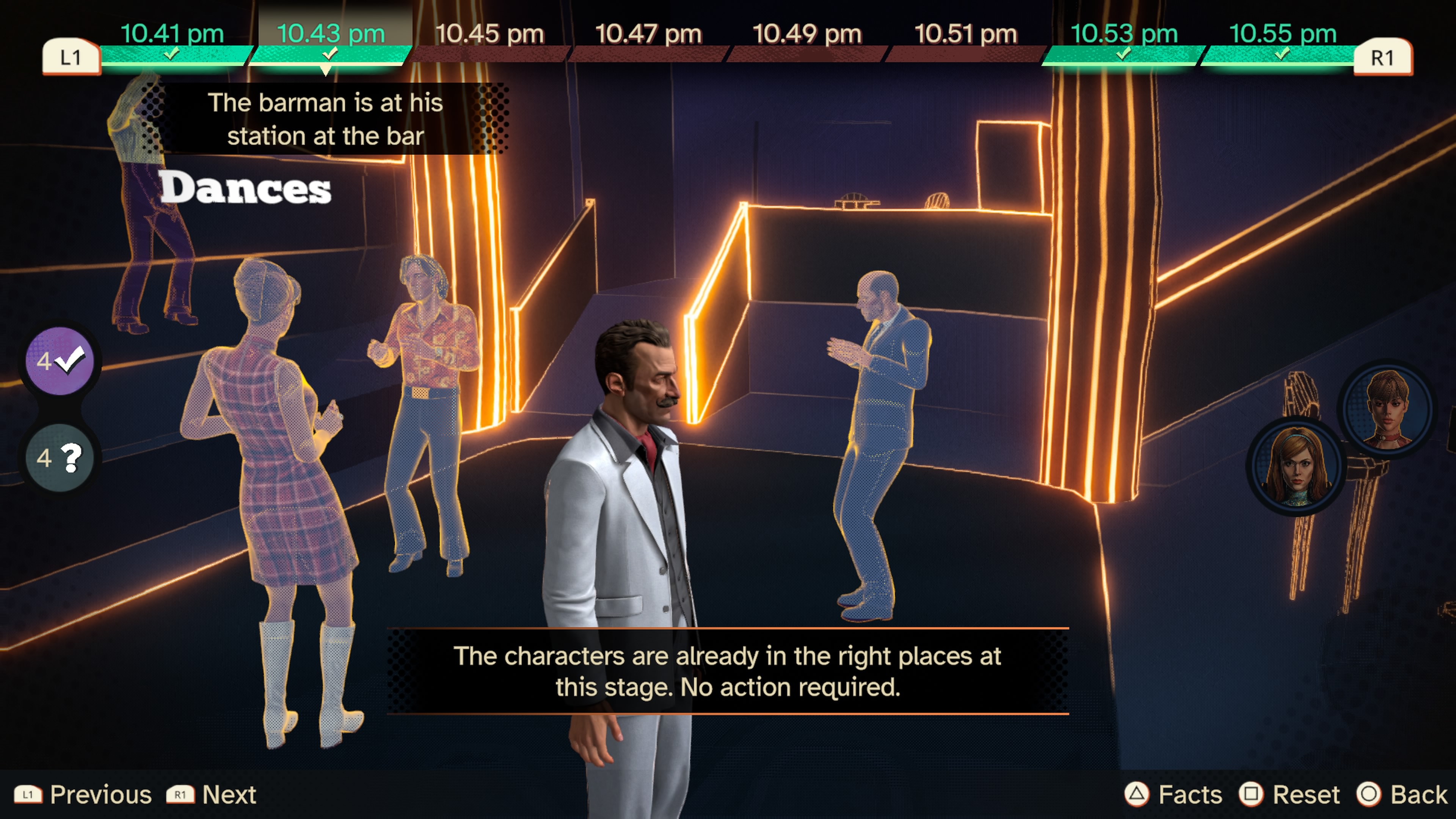
Task: Go Back from the timeline screen
Action: (x=1402, y=795)
